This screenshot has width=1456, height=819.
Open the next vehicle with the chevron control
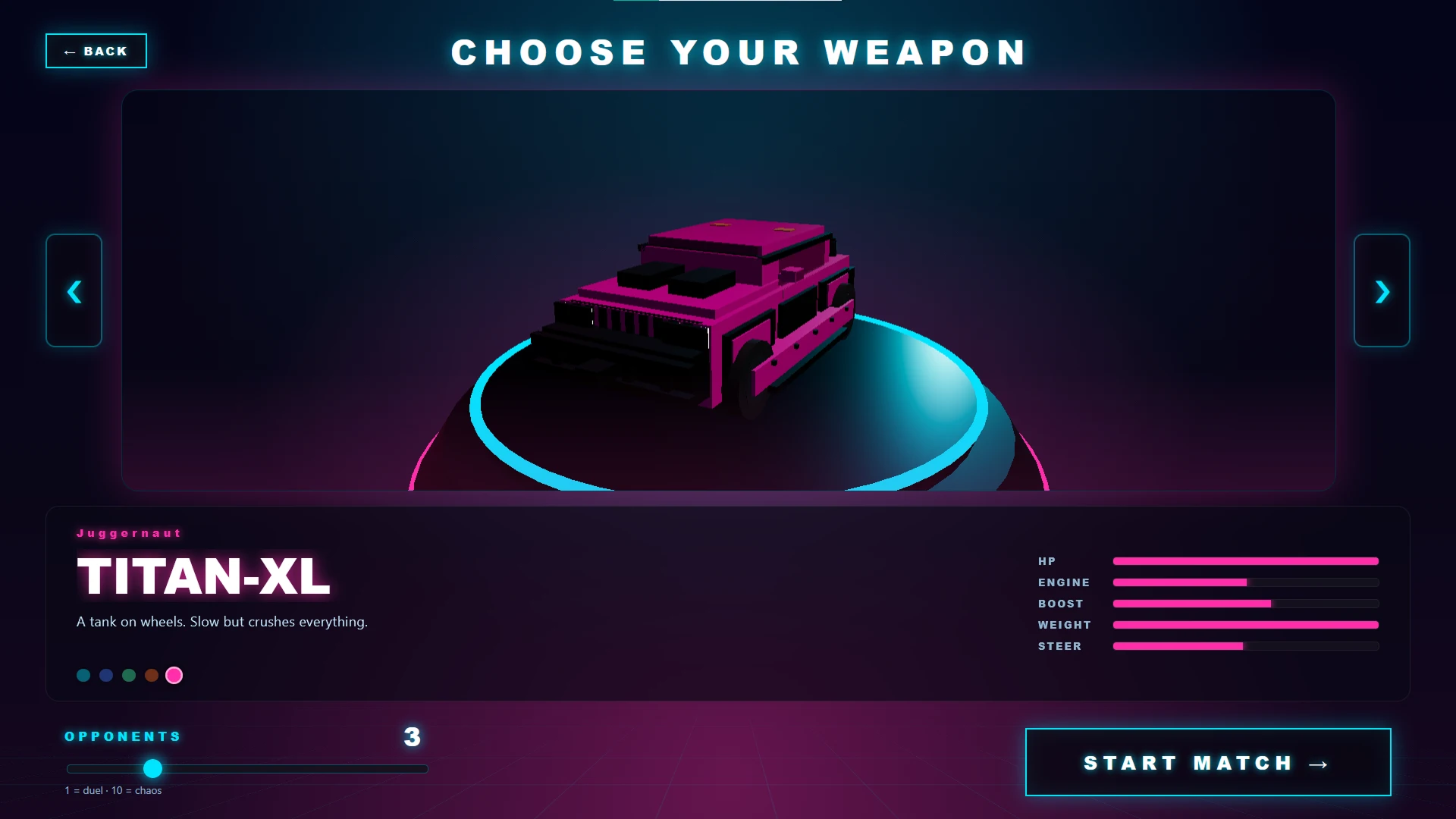click(1382, 292)
